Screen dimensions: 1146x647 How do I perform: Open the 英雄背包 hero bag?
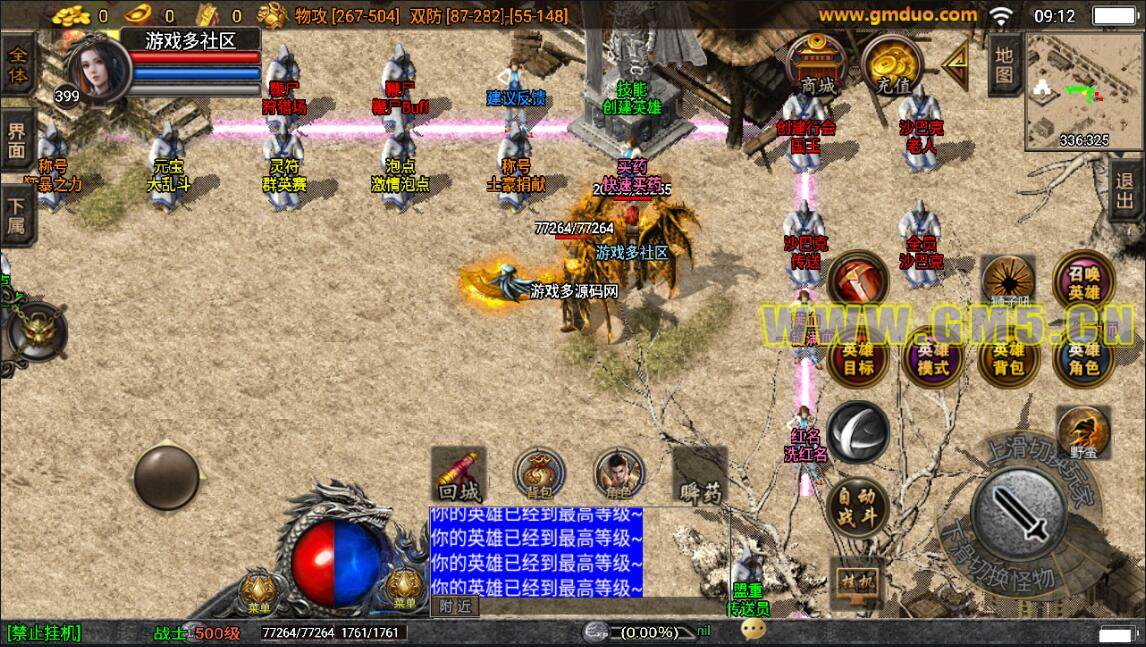point(1008,357)
